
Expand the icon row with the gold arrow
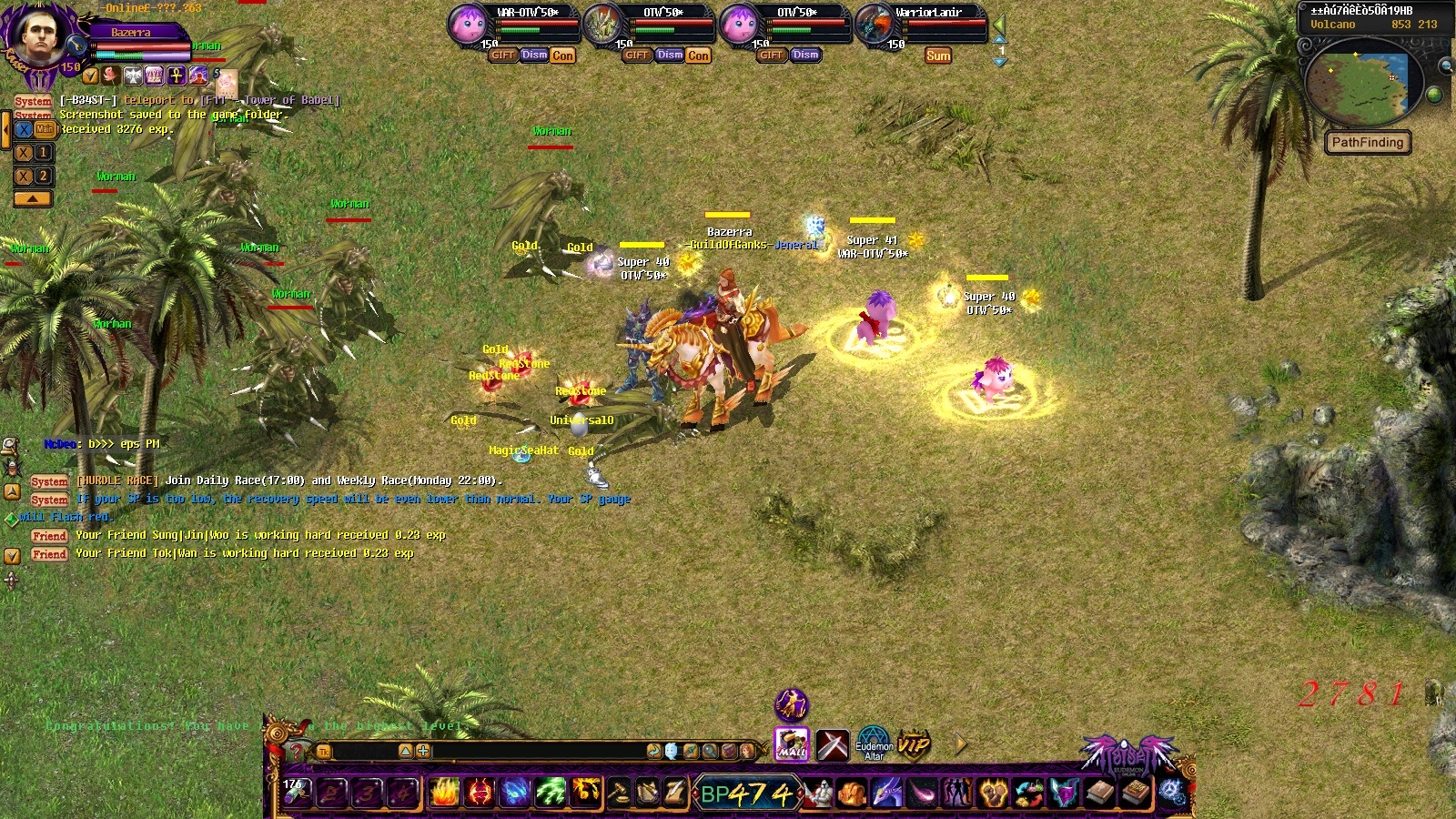961,744
